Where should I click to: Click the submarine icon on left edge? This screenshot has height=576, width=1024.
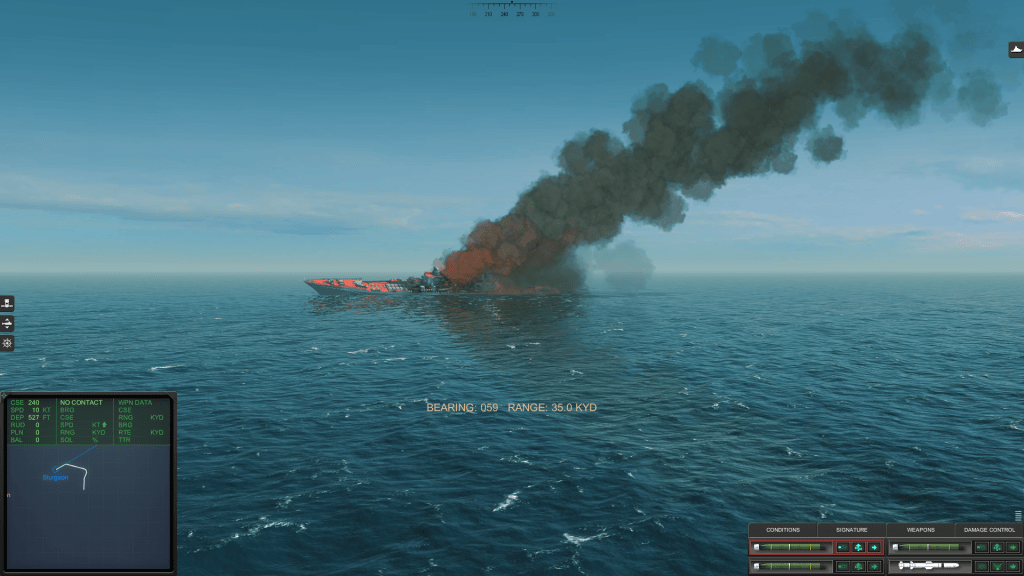pos(7,324)
